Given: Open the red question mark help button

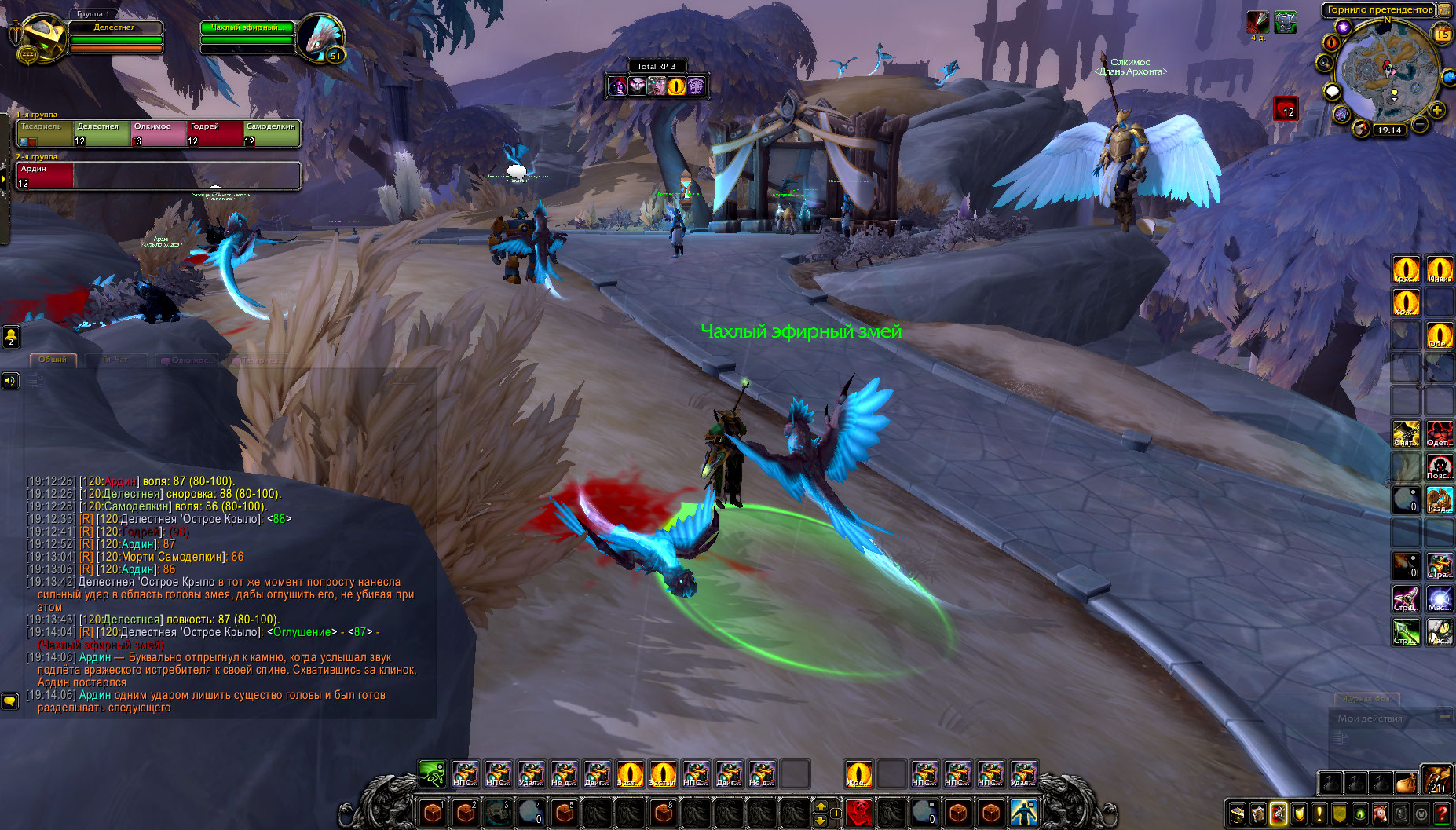Looking at the screenshot, I should click(1442, 814).
